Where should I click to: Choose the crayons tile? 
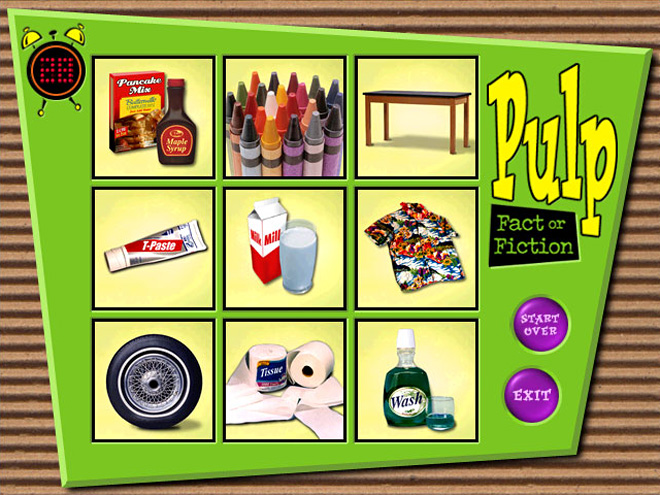(x=285, y=117)
